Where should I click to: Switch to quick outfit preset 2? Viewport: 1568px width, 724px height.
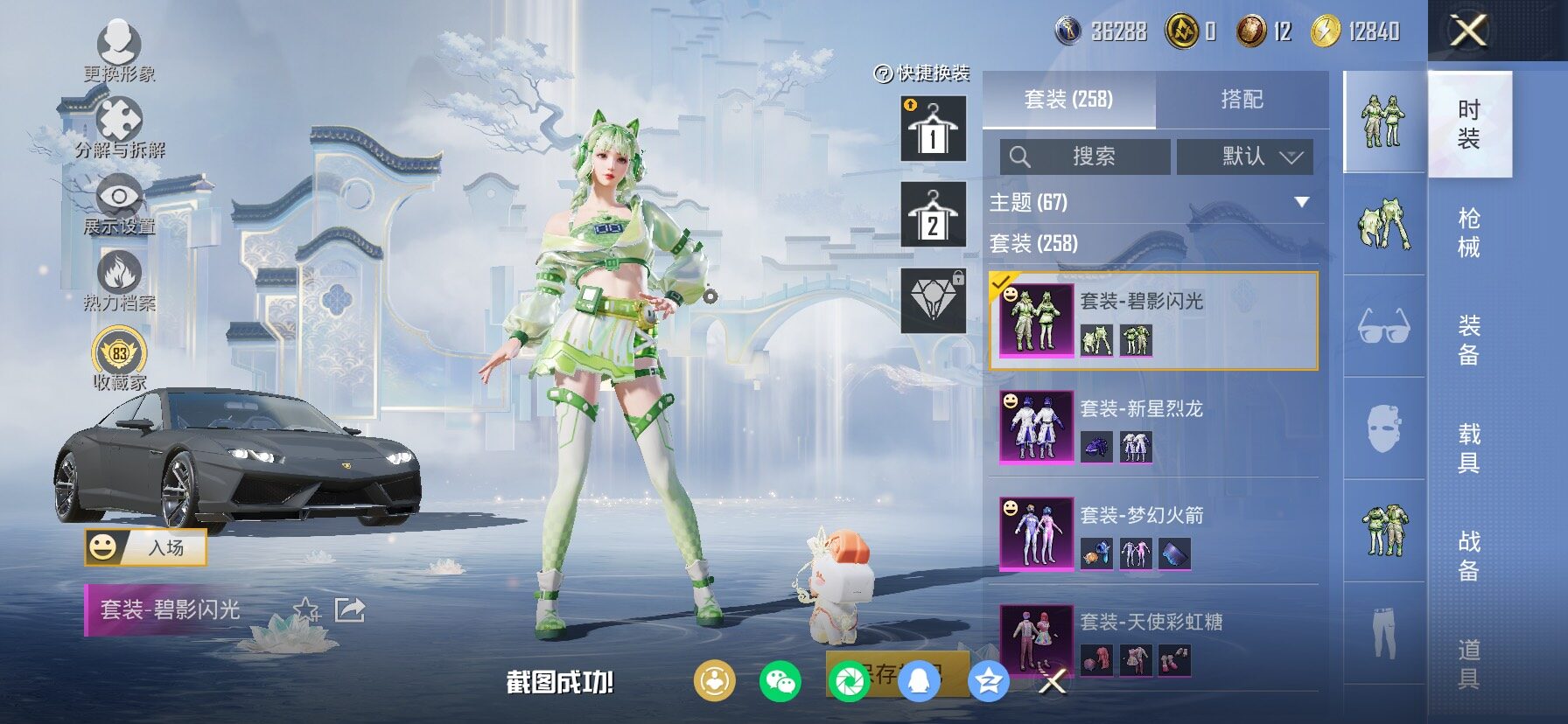[933, 215]
